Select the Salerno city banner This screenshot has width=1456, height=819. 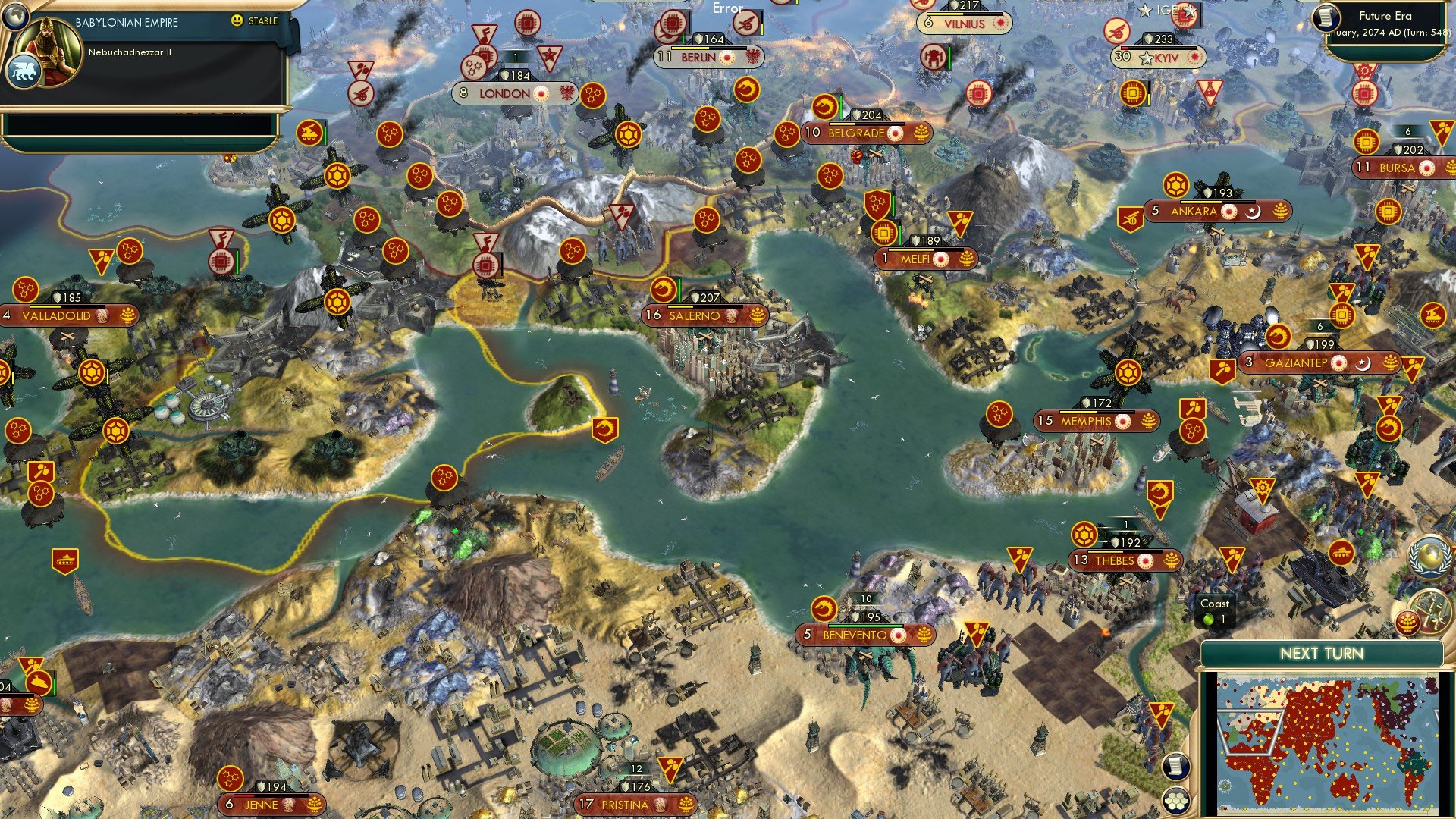[696, 315]
